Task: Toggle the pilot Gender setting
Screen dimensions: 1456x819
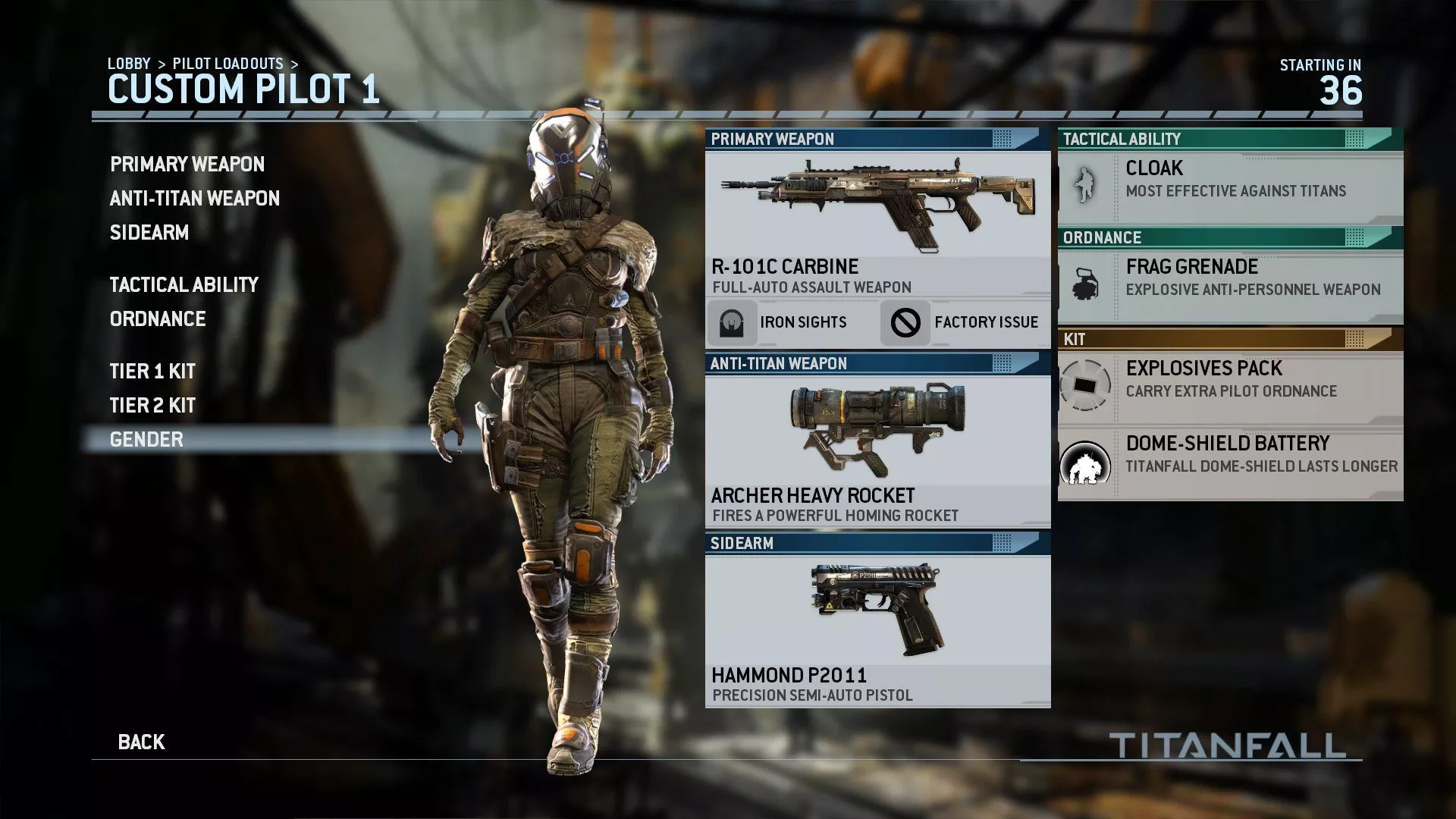Action: [146, 439]
